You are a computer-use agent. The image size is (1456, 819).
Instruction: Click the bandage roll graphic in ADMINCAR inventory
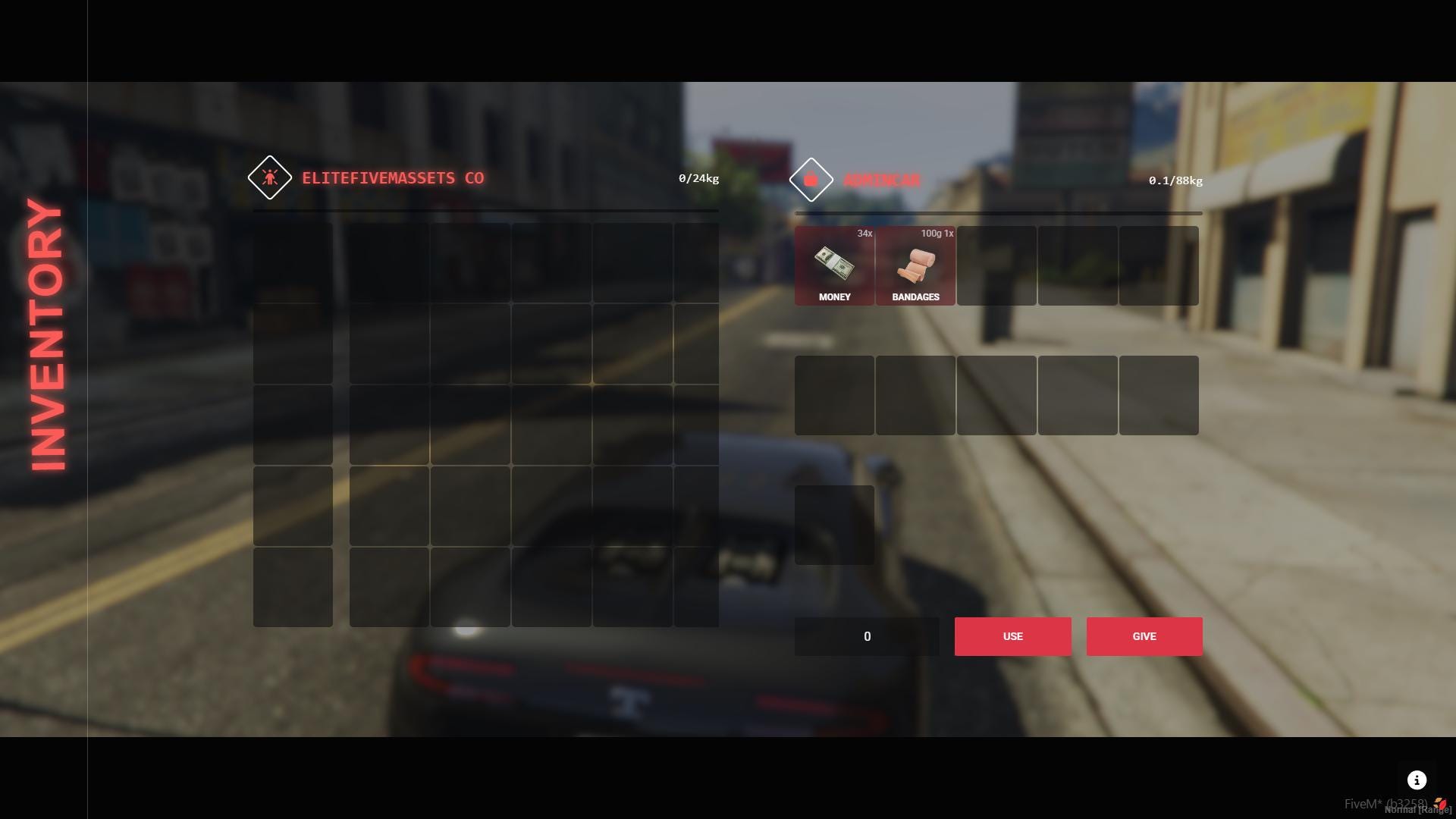[915, 267]
